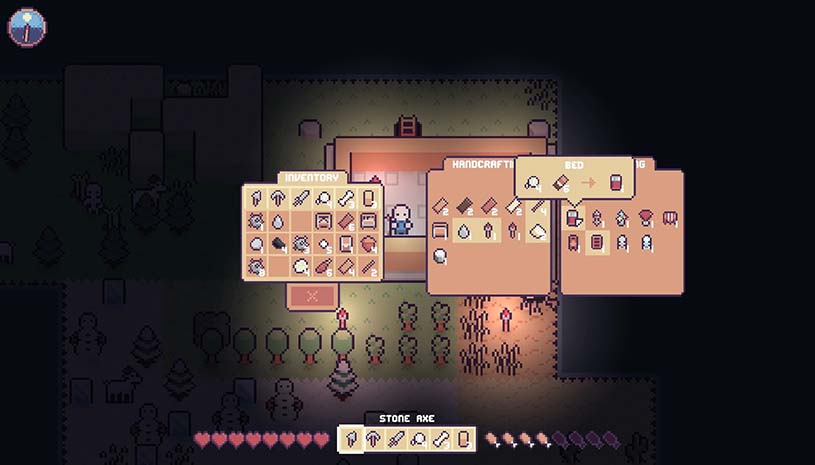The image size is (815, 465).
Task: Choose the red acorn item in inventory
Action: 369,243
